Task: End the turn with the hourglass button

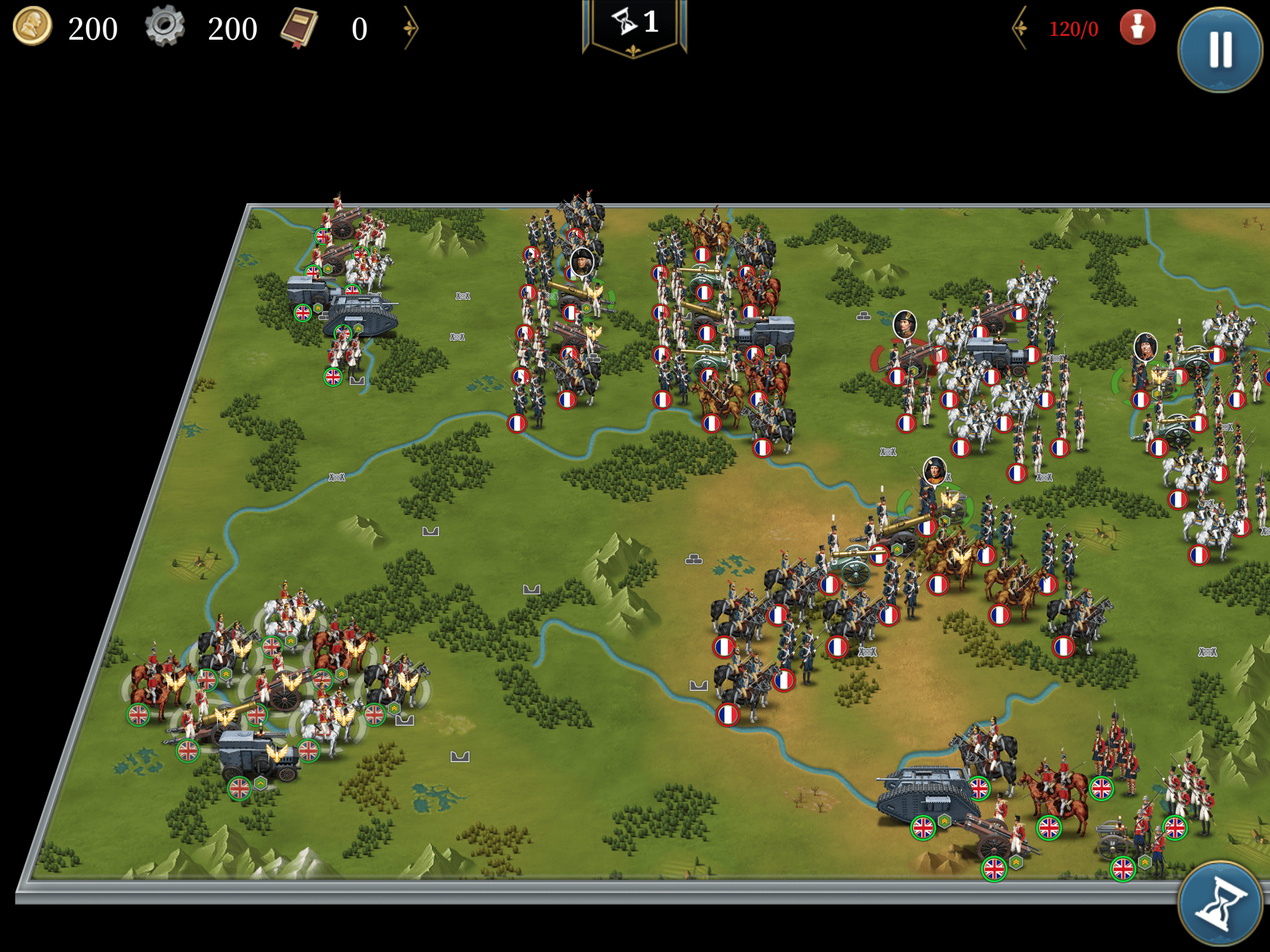Action: click(1220, 904)
